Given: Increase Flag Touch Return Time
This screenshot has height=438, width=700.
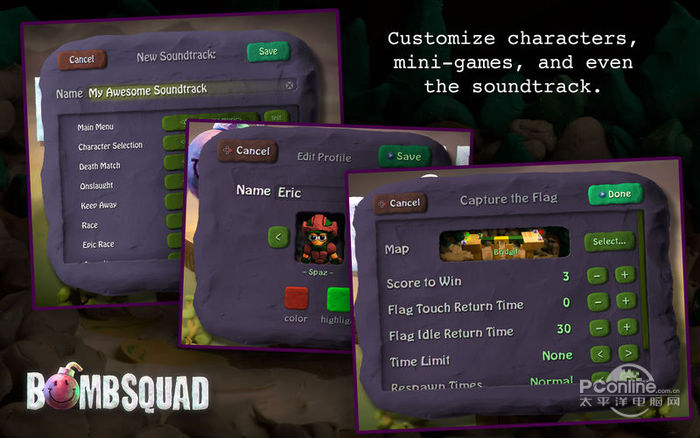Looking at the screenshot, I should click(625, 301).
